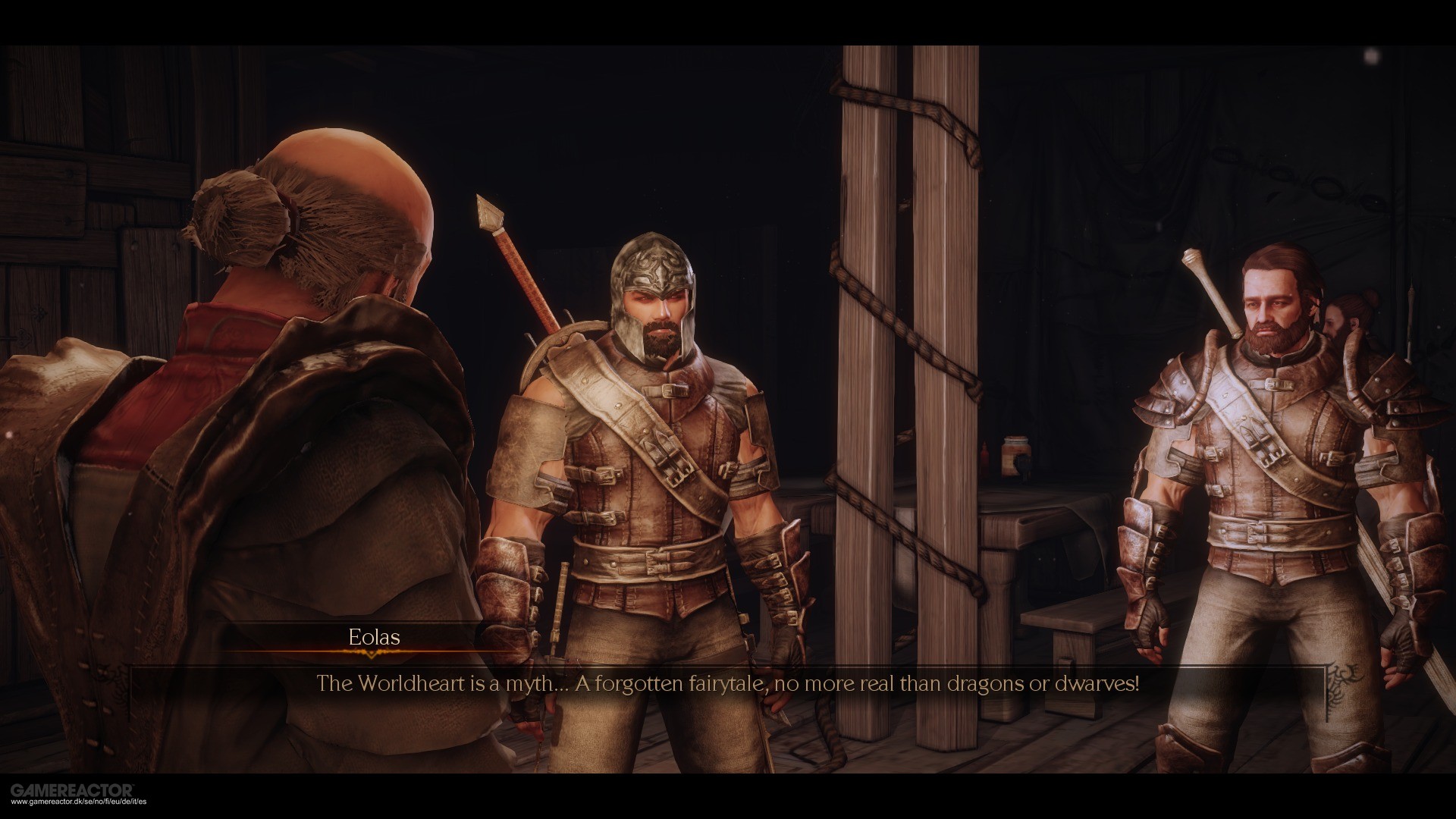Click the Gamereactor logo watermark
This screenshot has width=1456, height=819.
point(71,789)
